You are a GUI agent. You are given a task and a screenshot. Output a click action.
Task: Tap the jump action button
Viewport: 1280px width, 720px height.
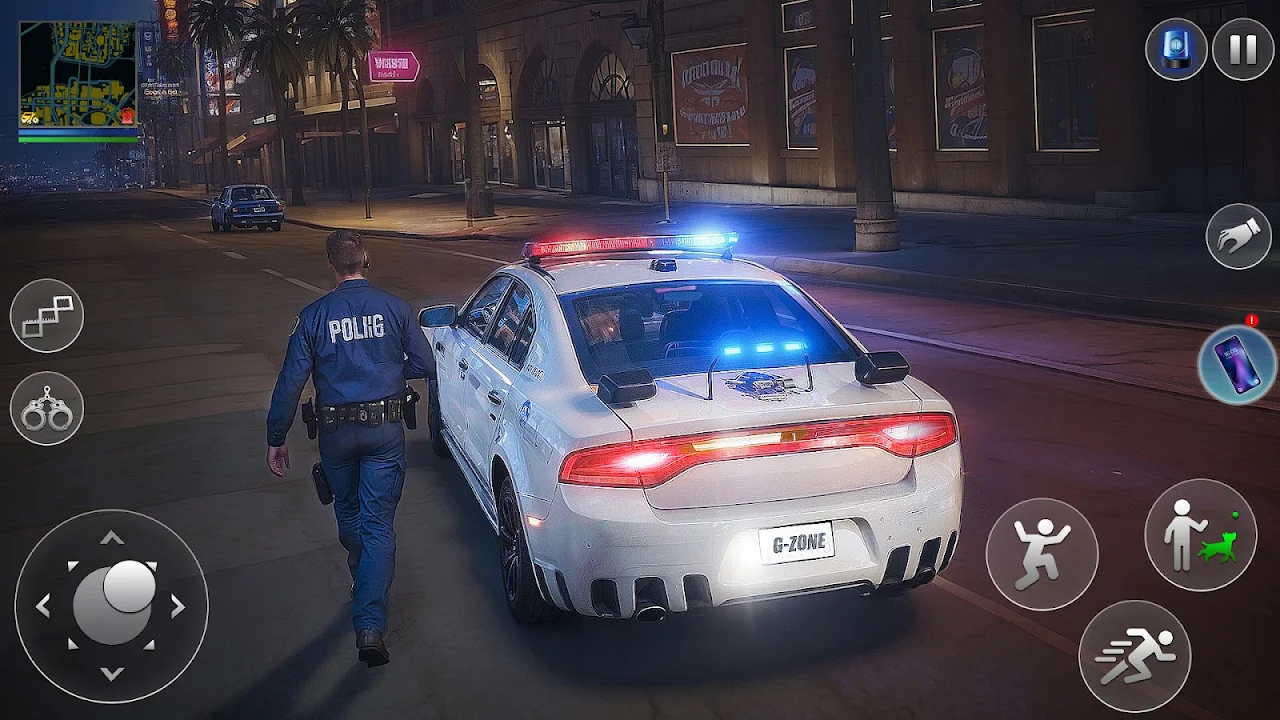tap(1041, 554)
